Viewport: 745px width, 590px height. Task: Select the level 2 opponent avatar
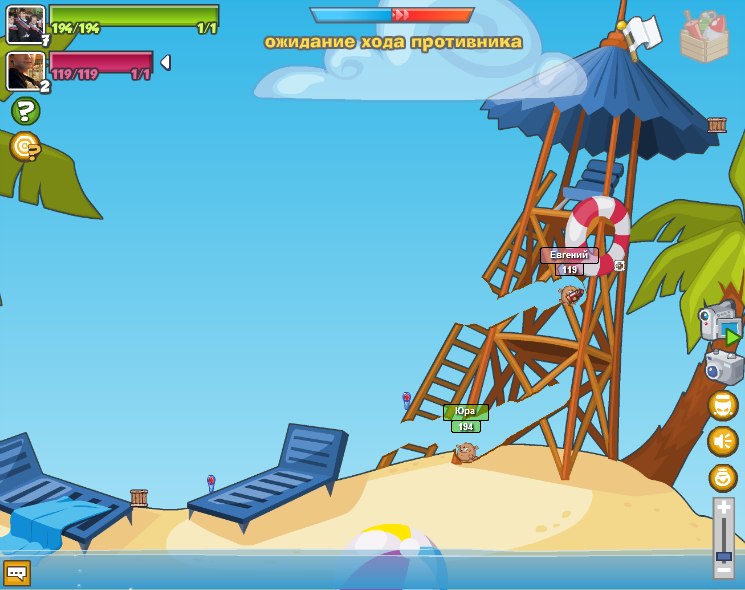pyautogui.click(x=25, y=71)
